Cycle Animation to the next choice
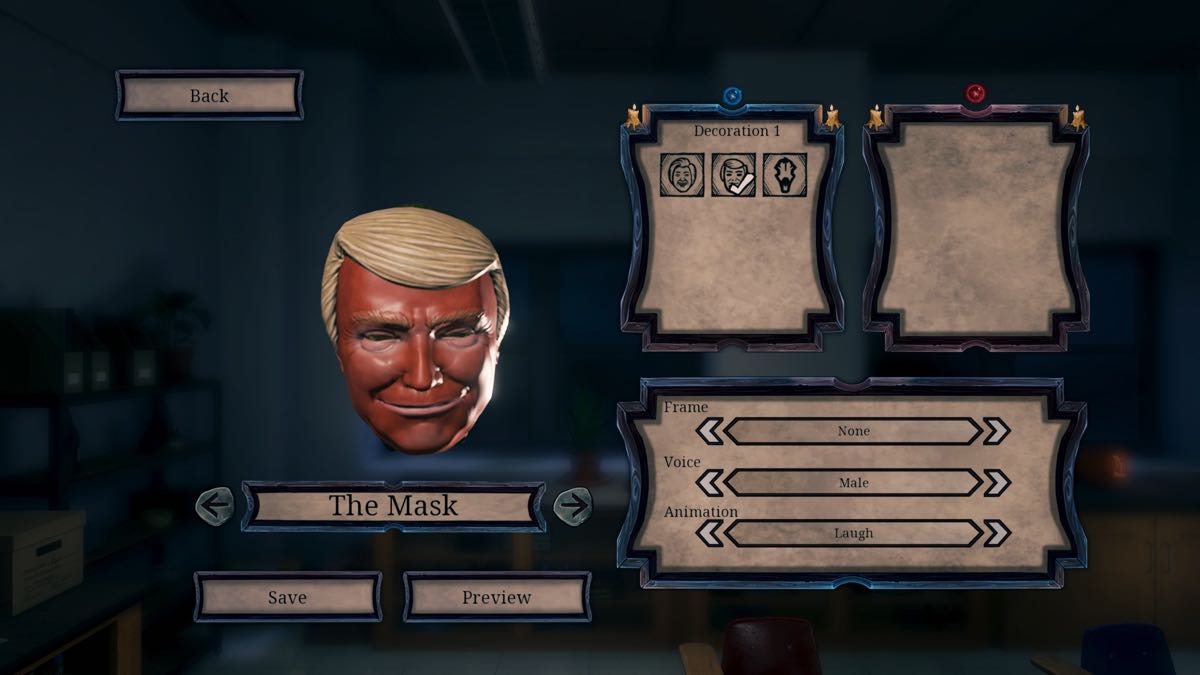 (x=996, y=533)
